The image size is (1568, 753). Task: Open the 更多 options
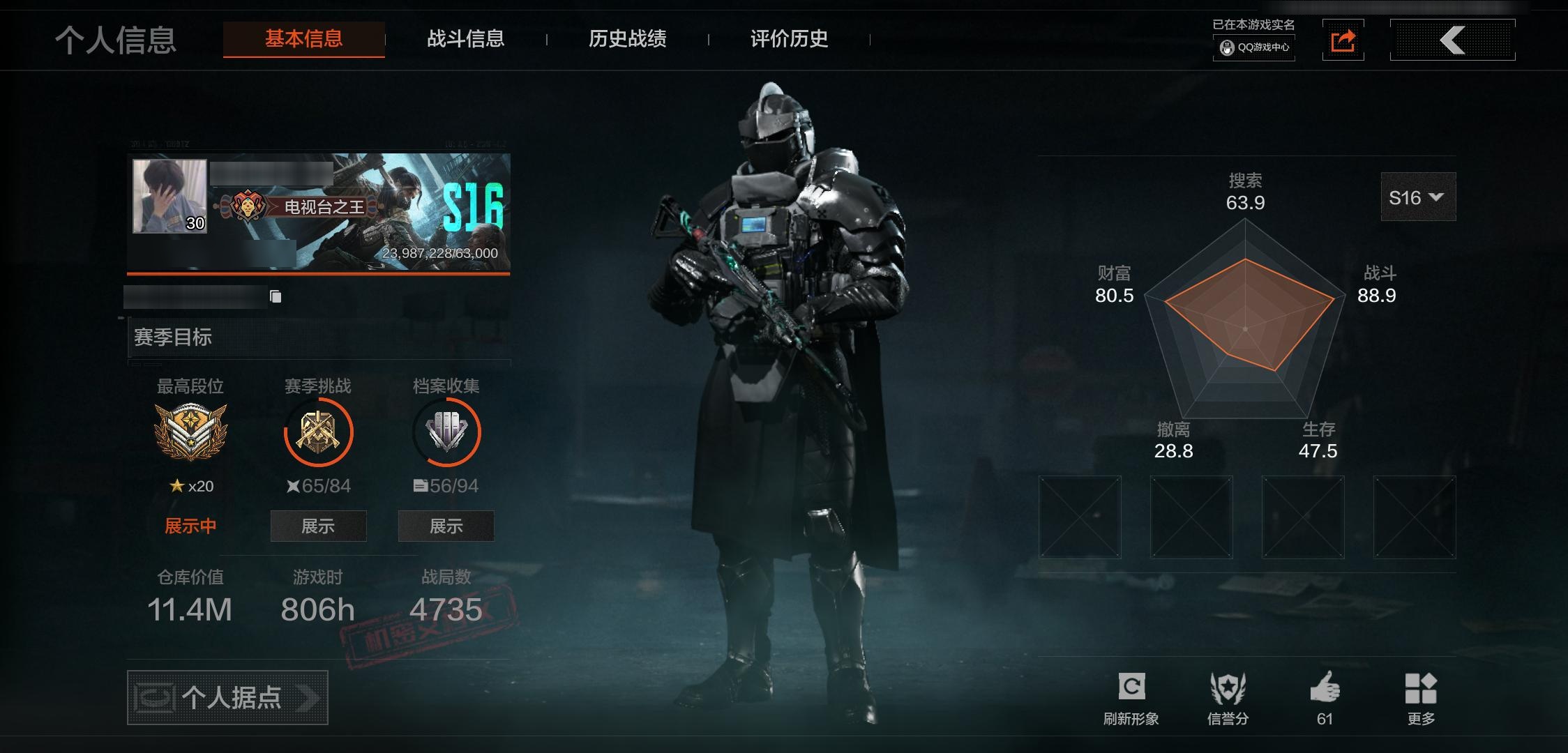point(1421,698)
